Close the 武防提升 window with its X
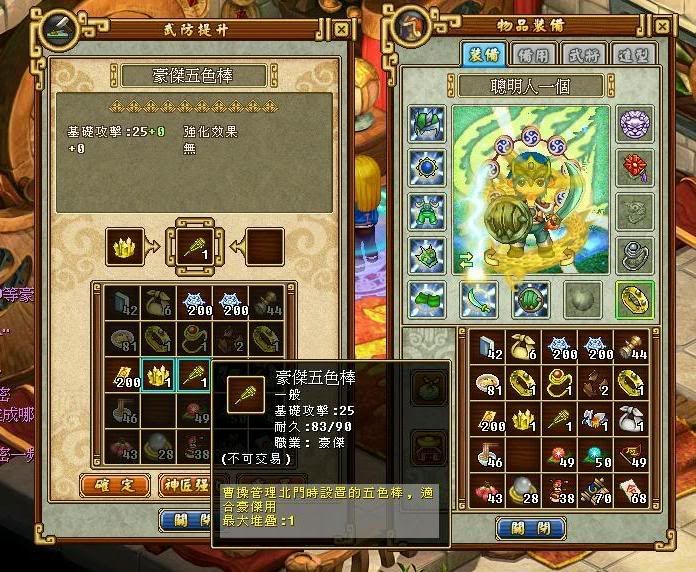 point(340,30)
